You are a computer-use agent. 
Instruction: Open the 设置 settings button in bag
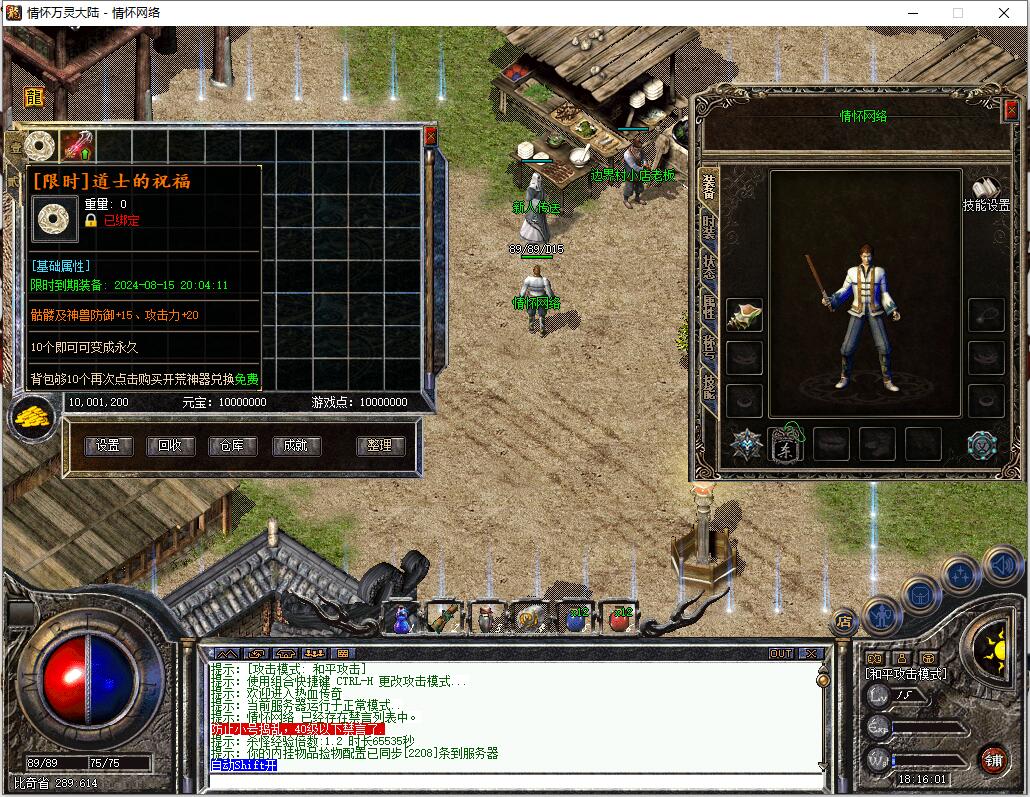108,446
